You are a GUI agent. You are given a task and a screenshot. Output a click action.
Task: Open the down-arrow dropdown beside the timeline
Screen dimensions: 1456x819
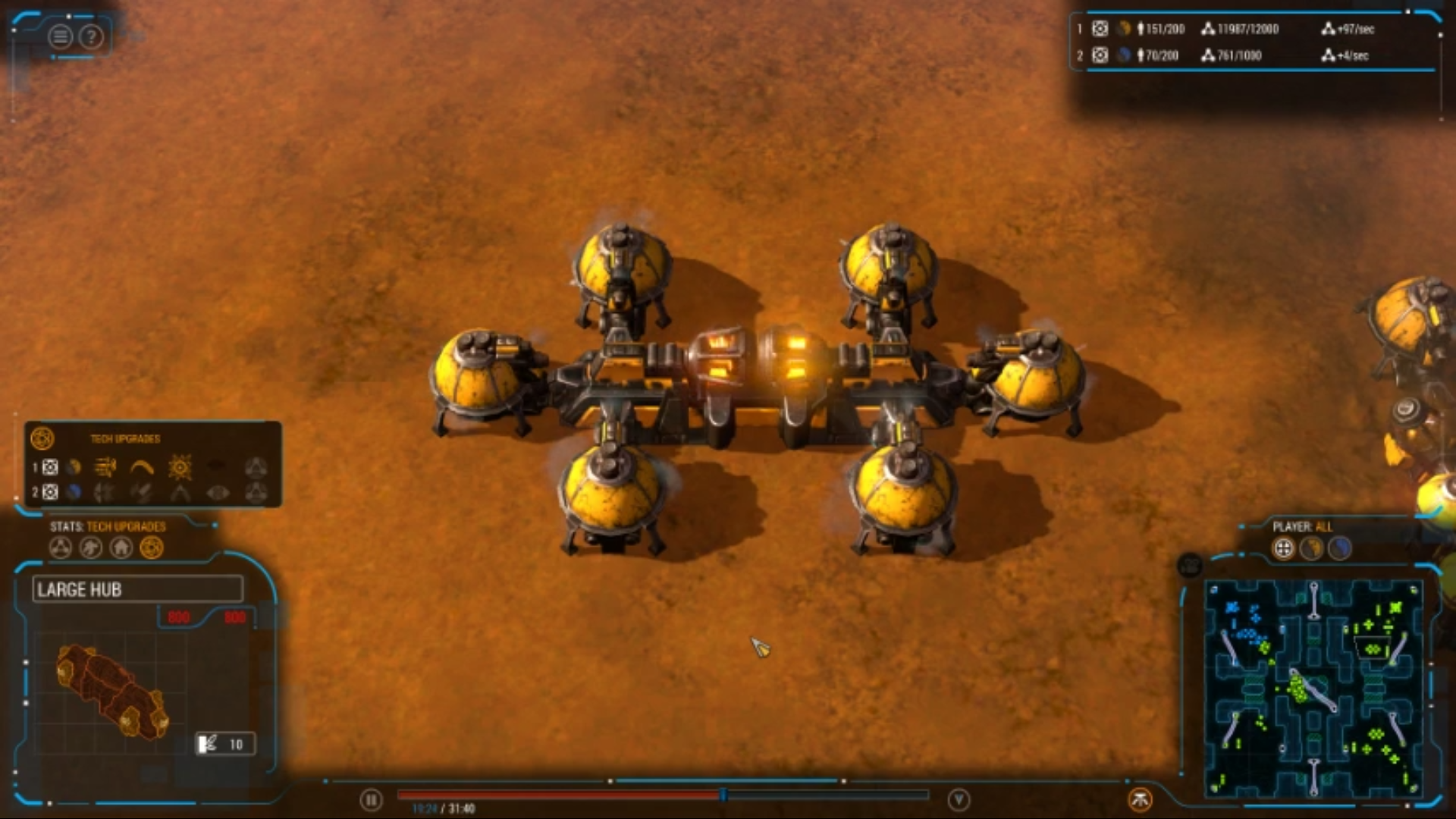[x=959, y=799]
